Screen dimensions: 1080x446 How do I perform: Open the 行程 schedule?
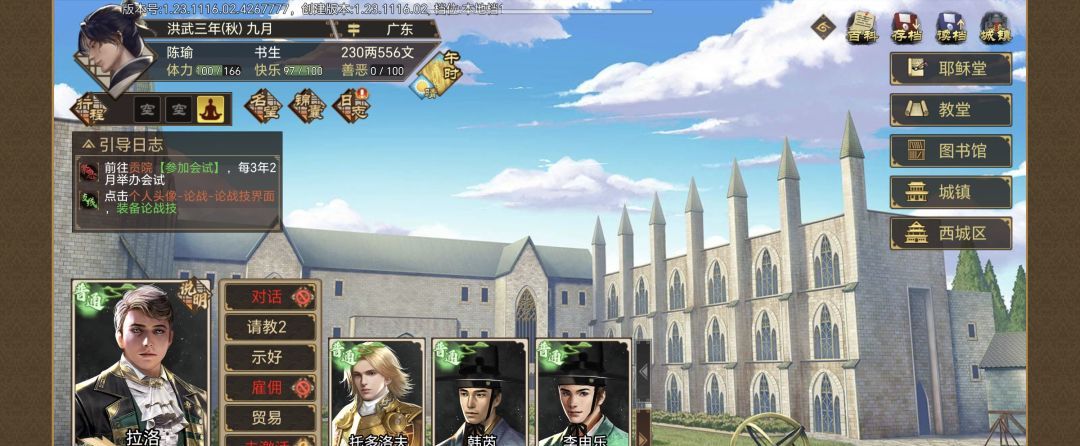90,107
